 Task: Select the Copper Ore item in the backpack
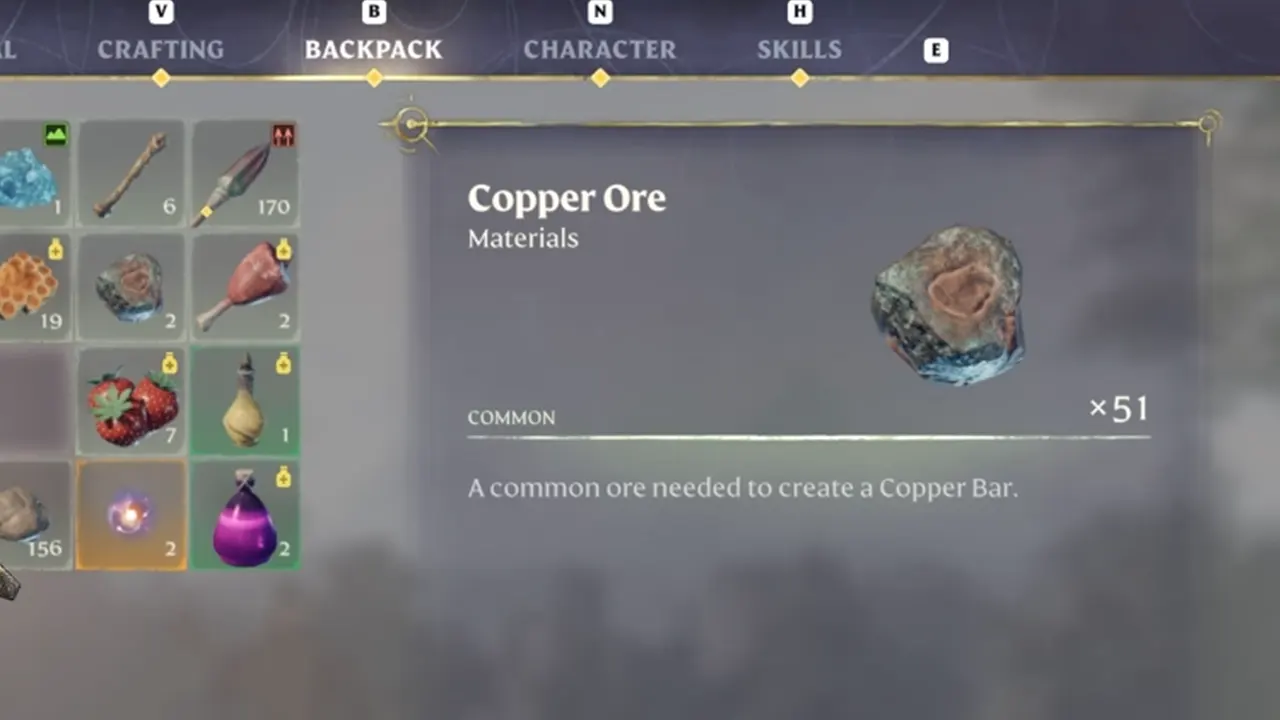pos(130,287)
